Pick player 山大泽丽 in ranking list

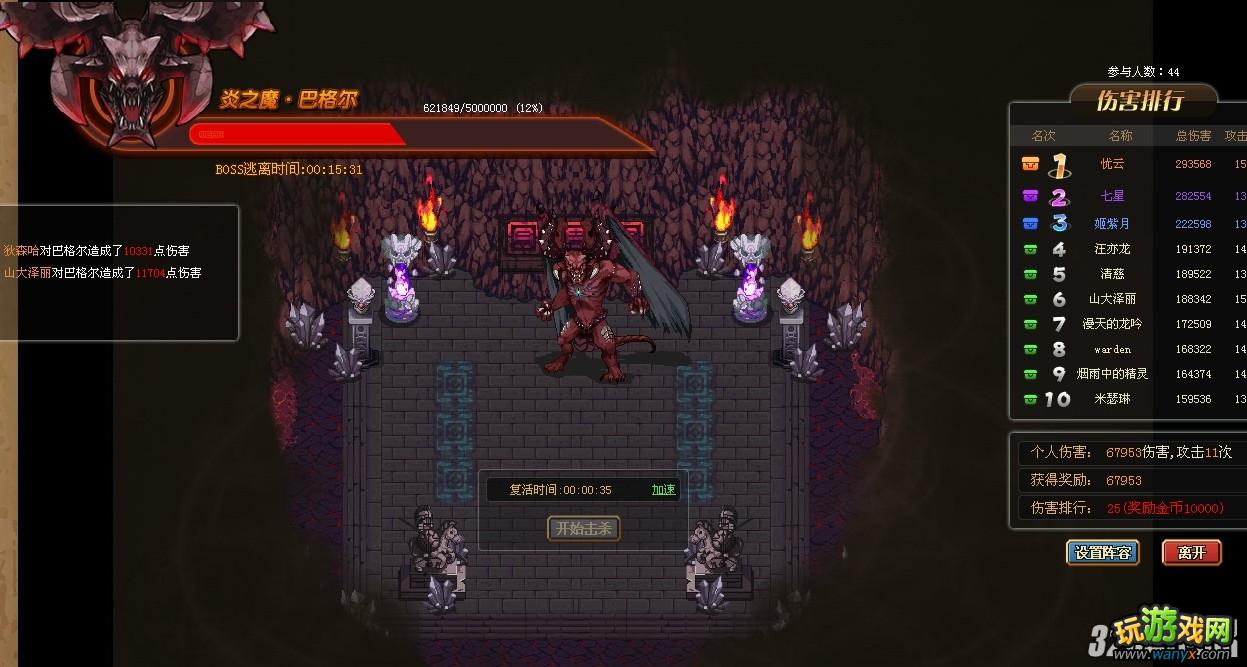[1113, 299]
